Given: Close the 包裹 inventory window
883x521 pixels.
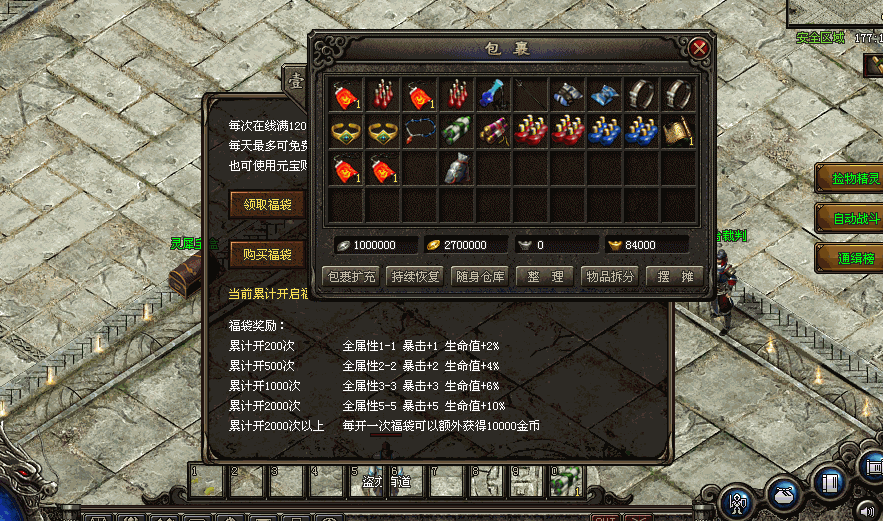Looking at the screenshot, I should (699, 48).
